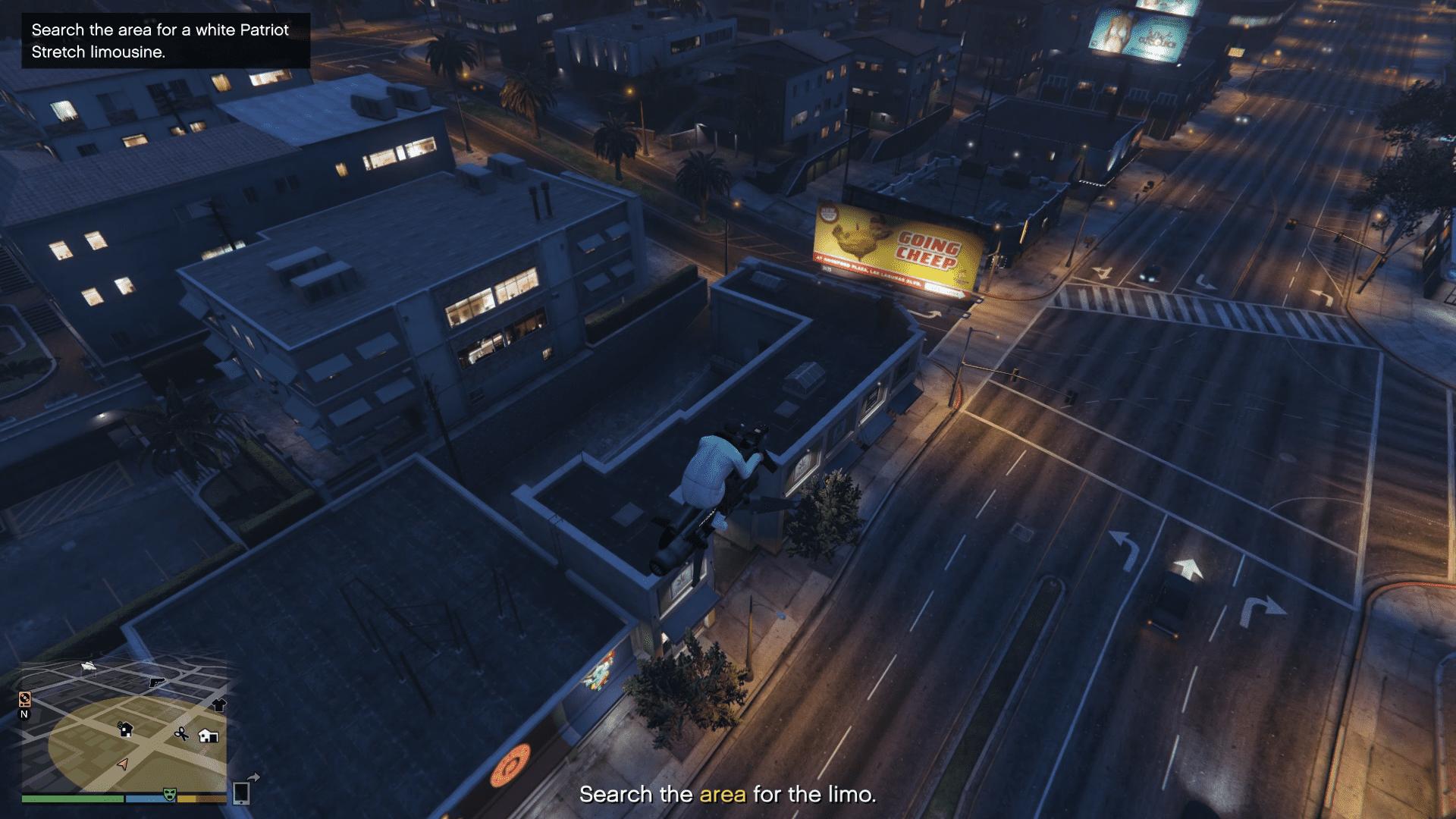Select the clothing store shirt marker
The image size is (1456, 819).
(219, 704)
